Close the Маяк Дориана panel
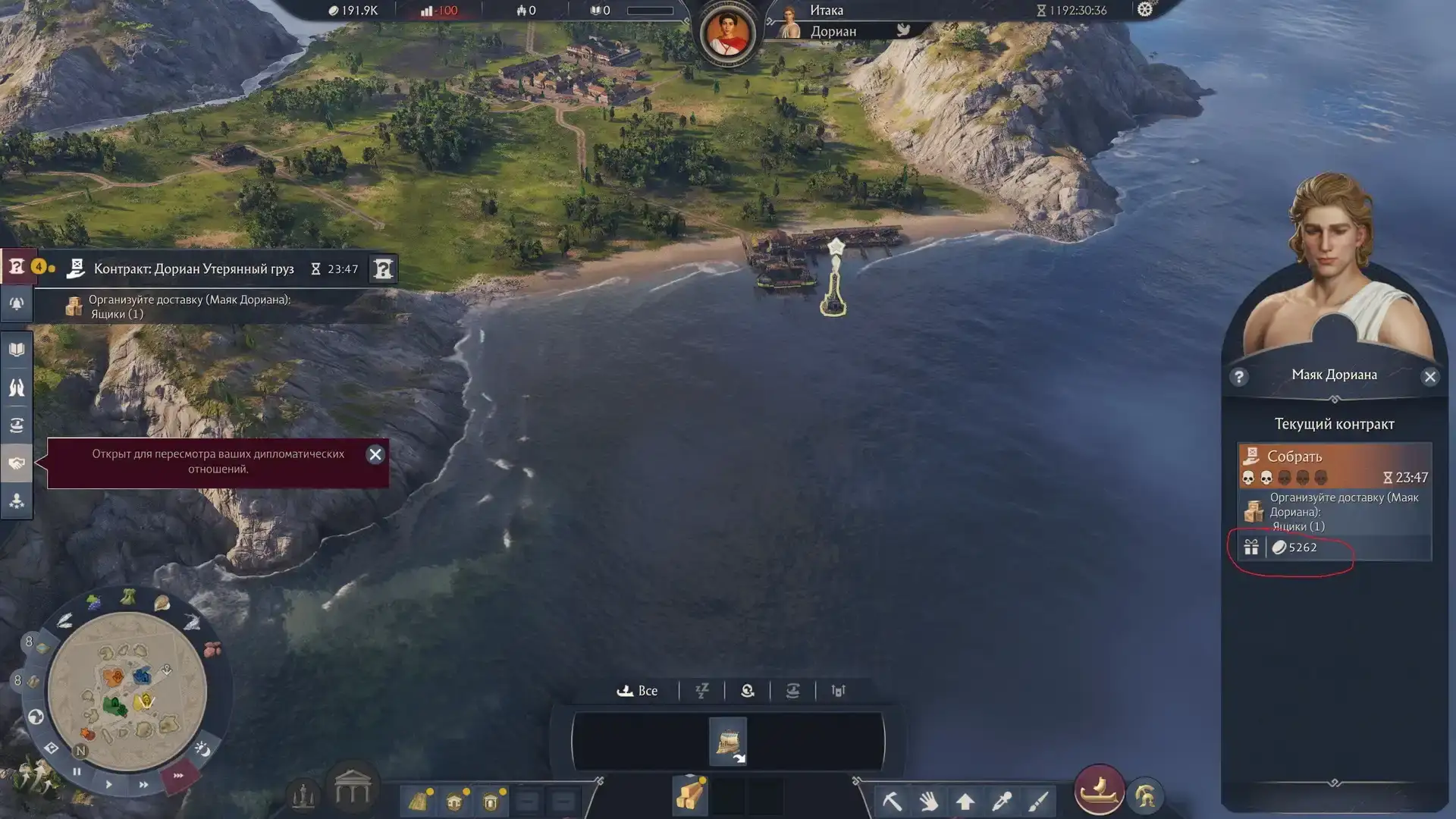Image resolution: width=1456 pixels, height=819 pixels. pyautogui.click(x=1429, y=377)
